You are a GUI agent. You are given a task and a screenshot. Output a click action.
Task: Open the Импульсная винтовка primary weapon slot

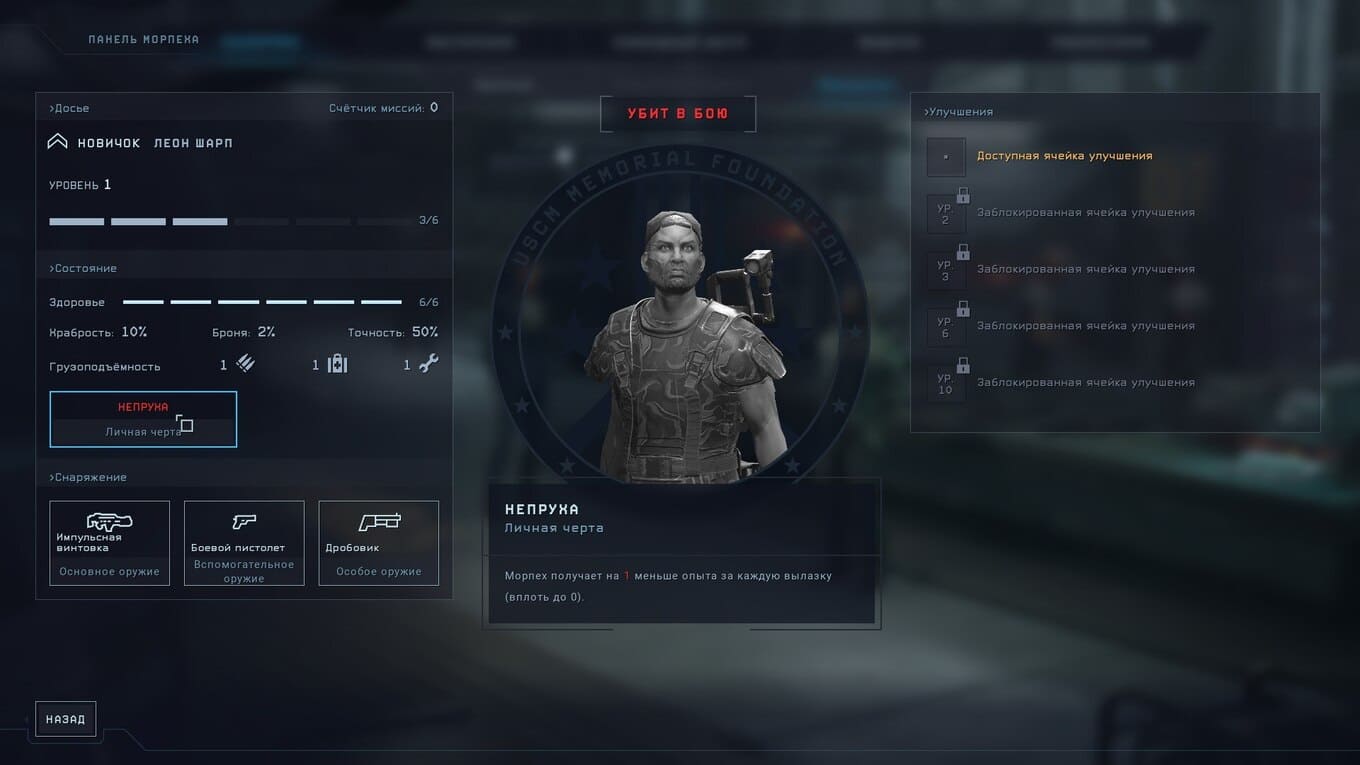110,543
